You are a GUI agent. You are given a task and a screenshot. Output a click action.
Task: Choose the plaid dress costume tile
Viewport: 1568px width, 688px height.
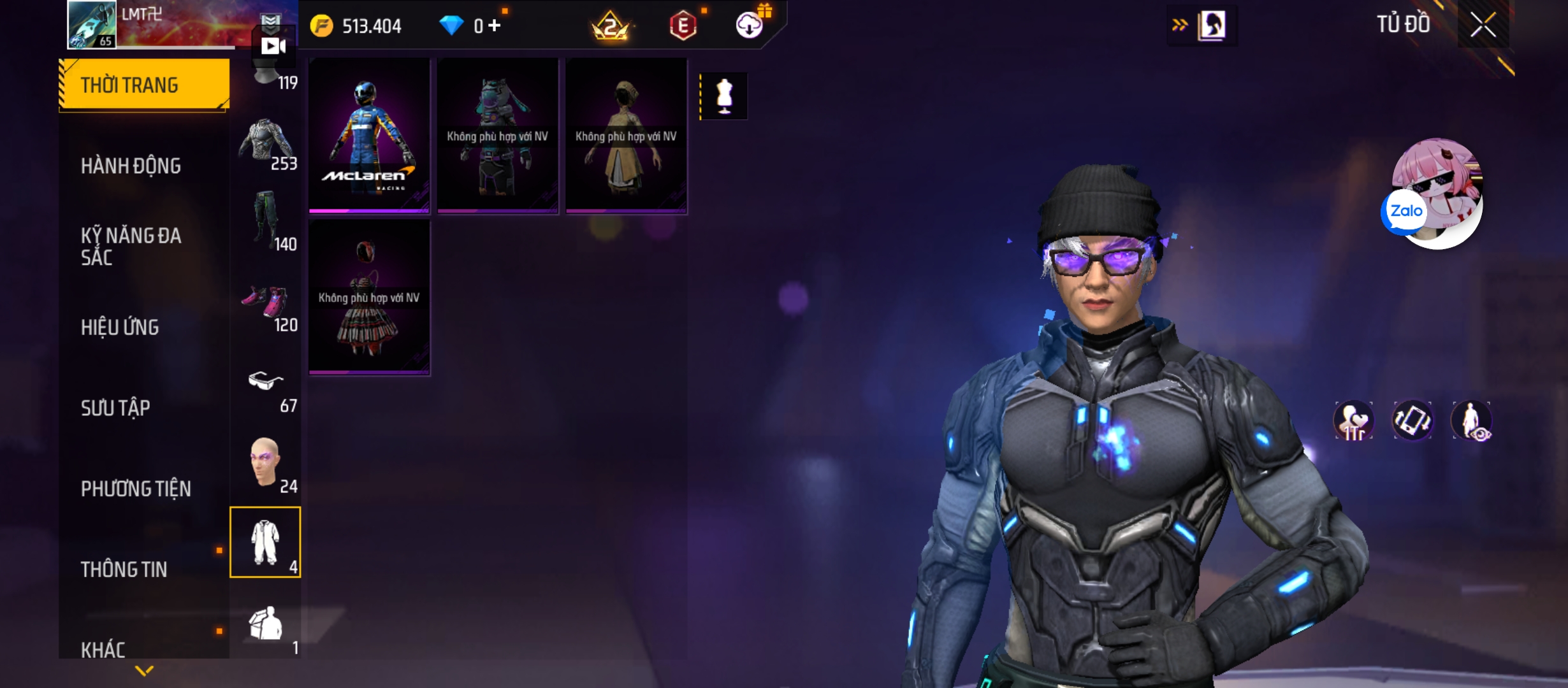[369, 297]
